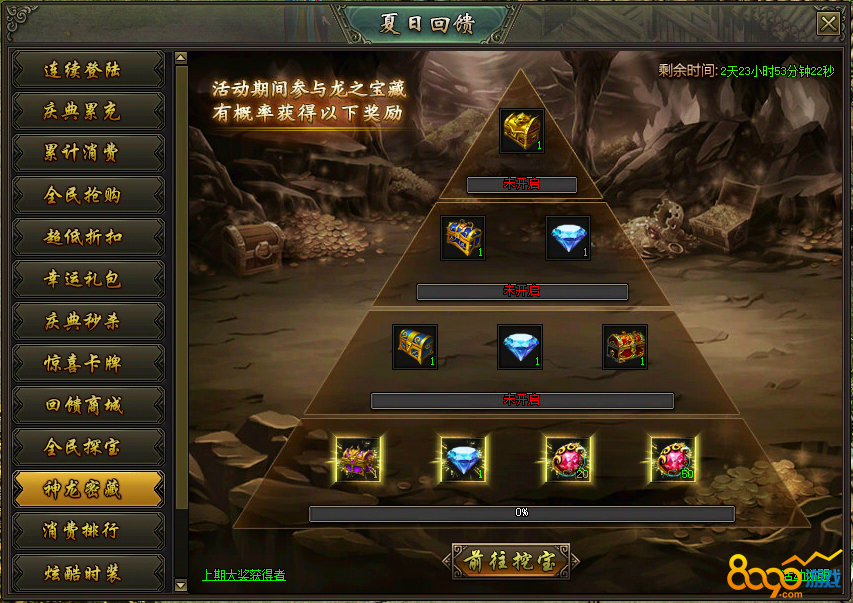Viewport: 853px width, 603px height.
Task: Switch to the 炫酷时装 tab
Action: pos(87,573)
